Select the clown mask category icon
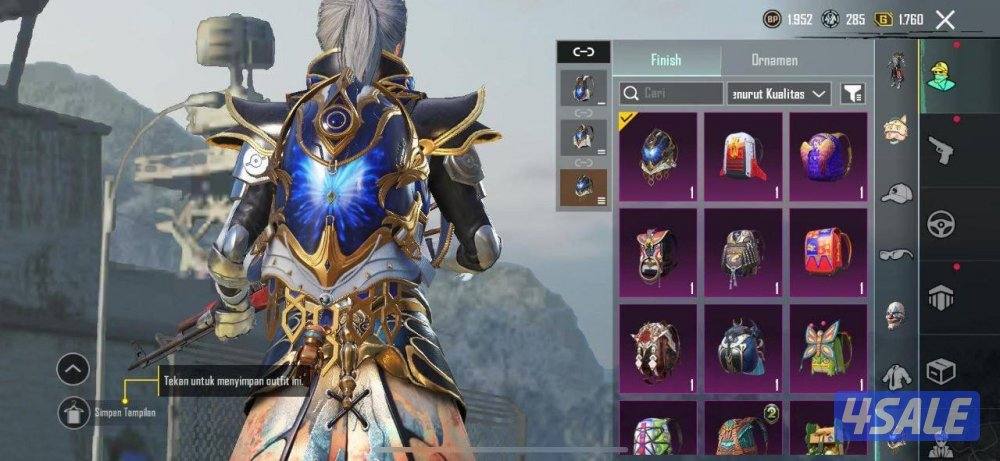Image resolution: width=1000 pixels, height=461 pixels. coord(895,315)
